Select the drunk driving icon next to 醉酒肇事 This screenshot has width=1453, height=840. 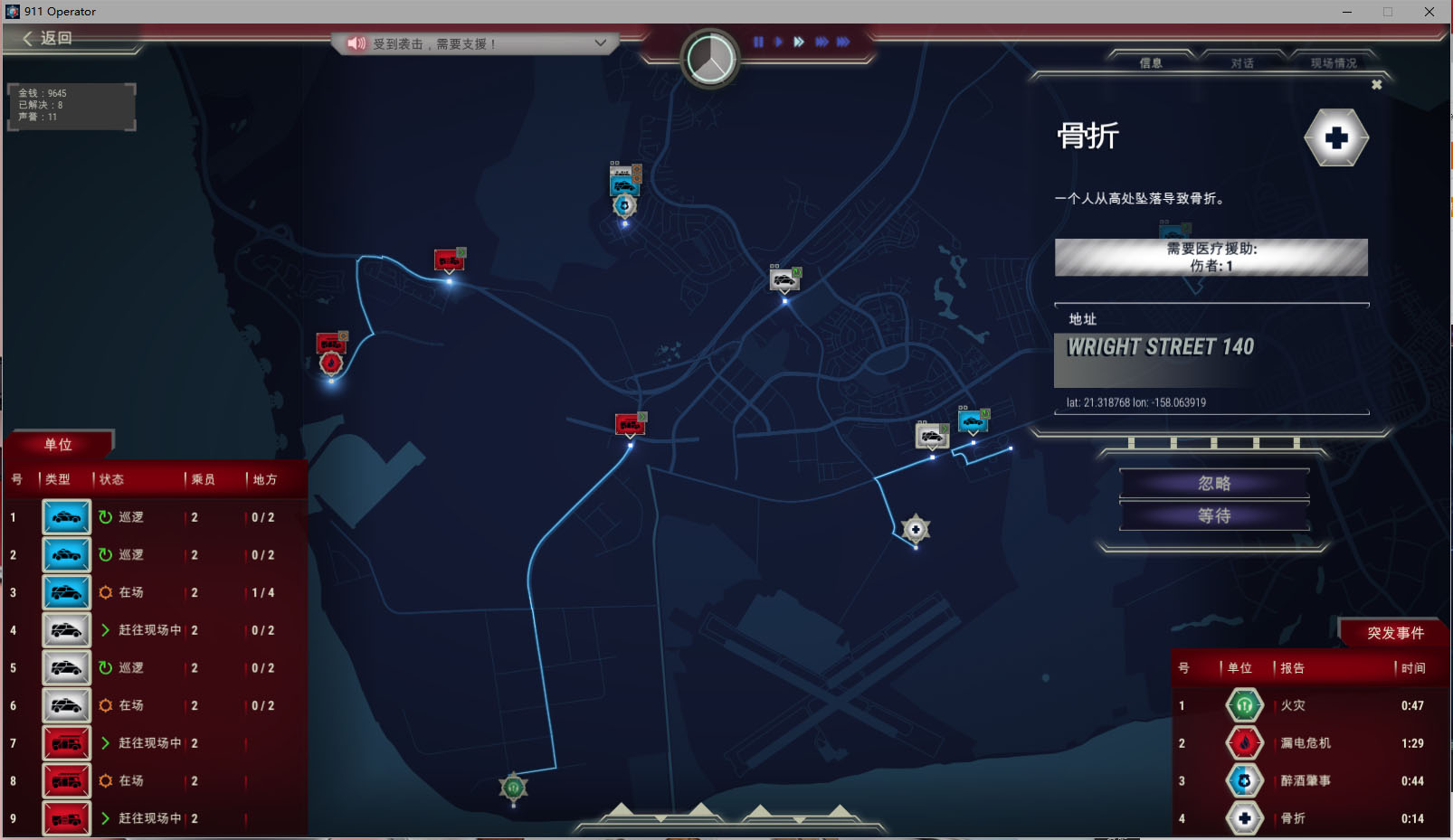1244,779
